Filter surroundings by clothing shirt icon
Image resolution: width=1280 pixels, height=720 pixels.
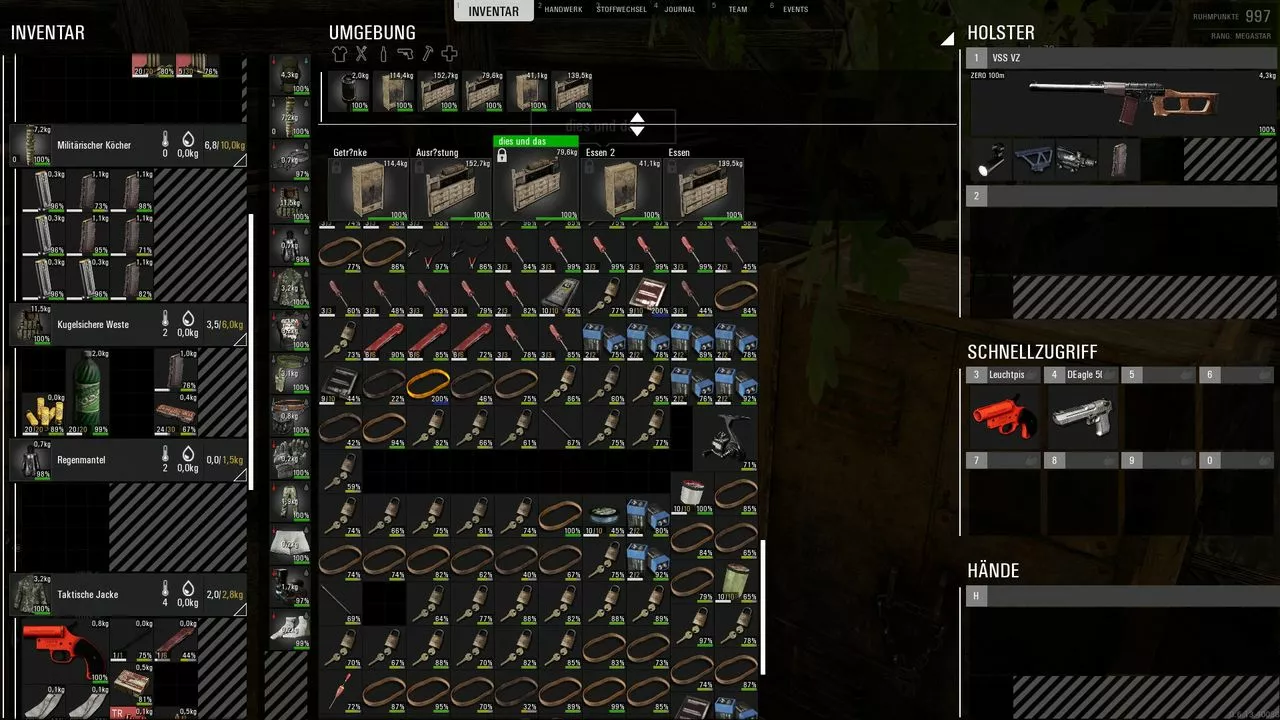coord(340,54)
